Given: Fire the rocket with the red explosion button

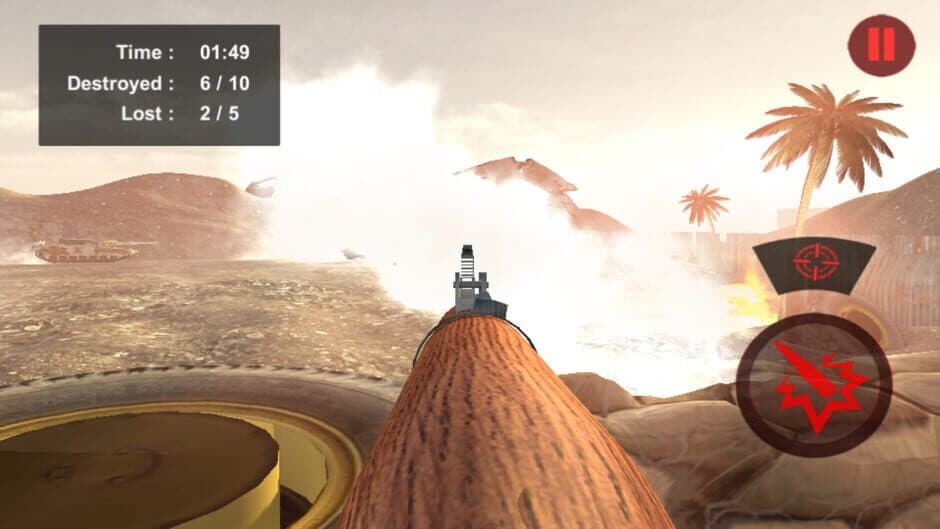Looking at the screenshot, I should (813, 385).
